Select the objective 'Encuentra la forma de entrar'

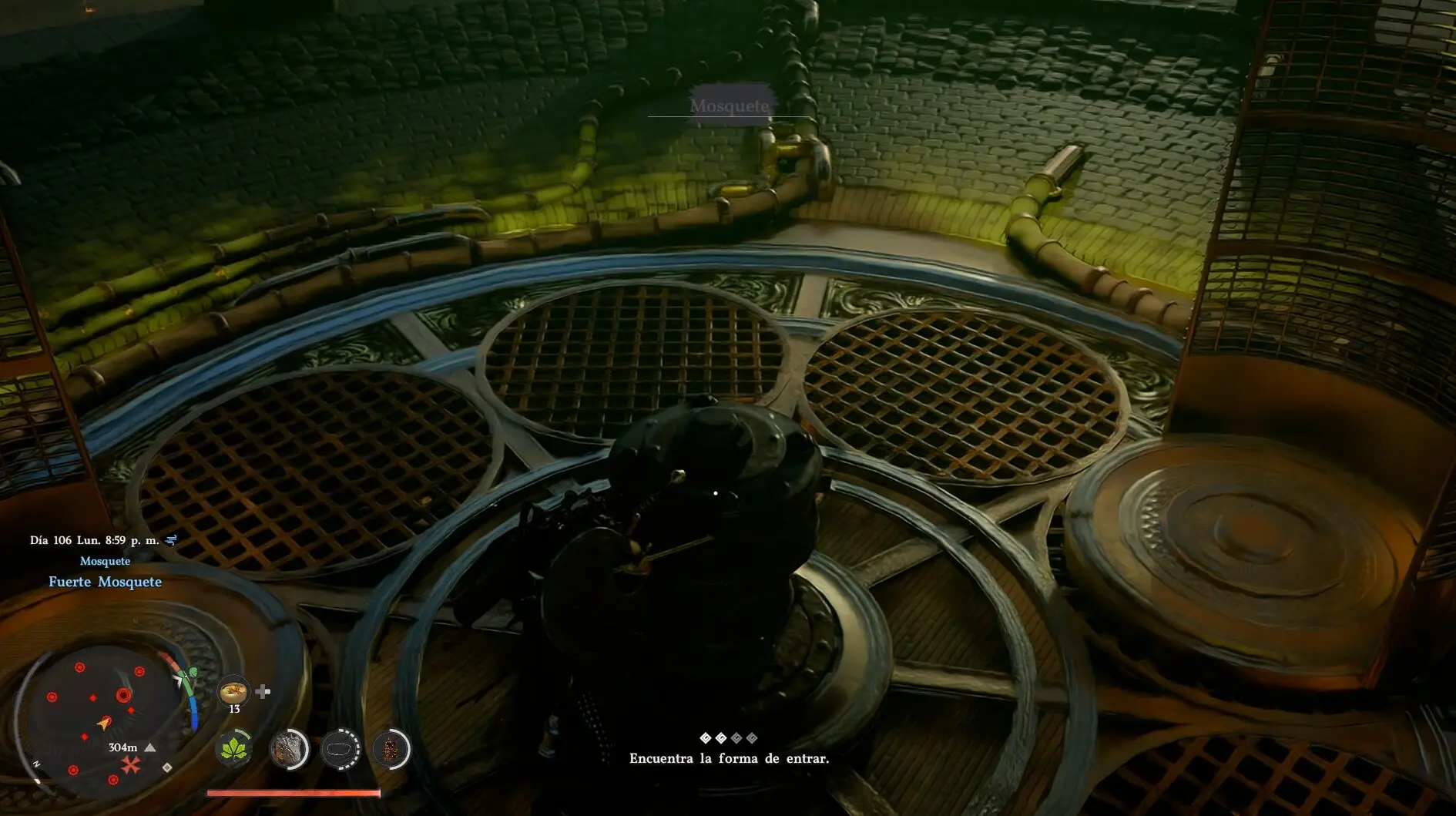pos(729,758)
